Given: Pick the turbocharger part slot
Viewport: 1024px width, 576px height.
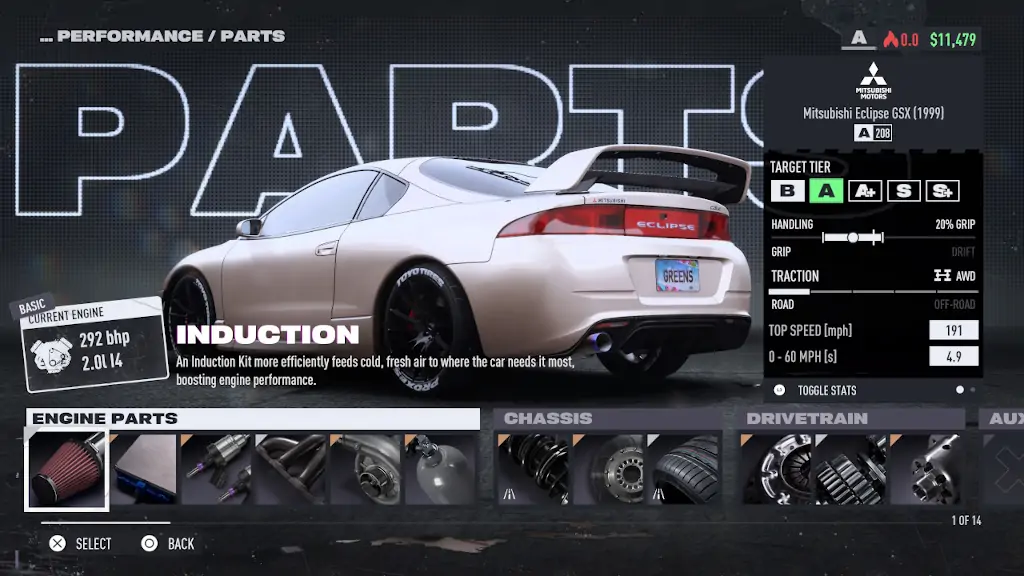Looking at the screenshot, I should tap(365, 469).
